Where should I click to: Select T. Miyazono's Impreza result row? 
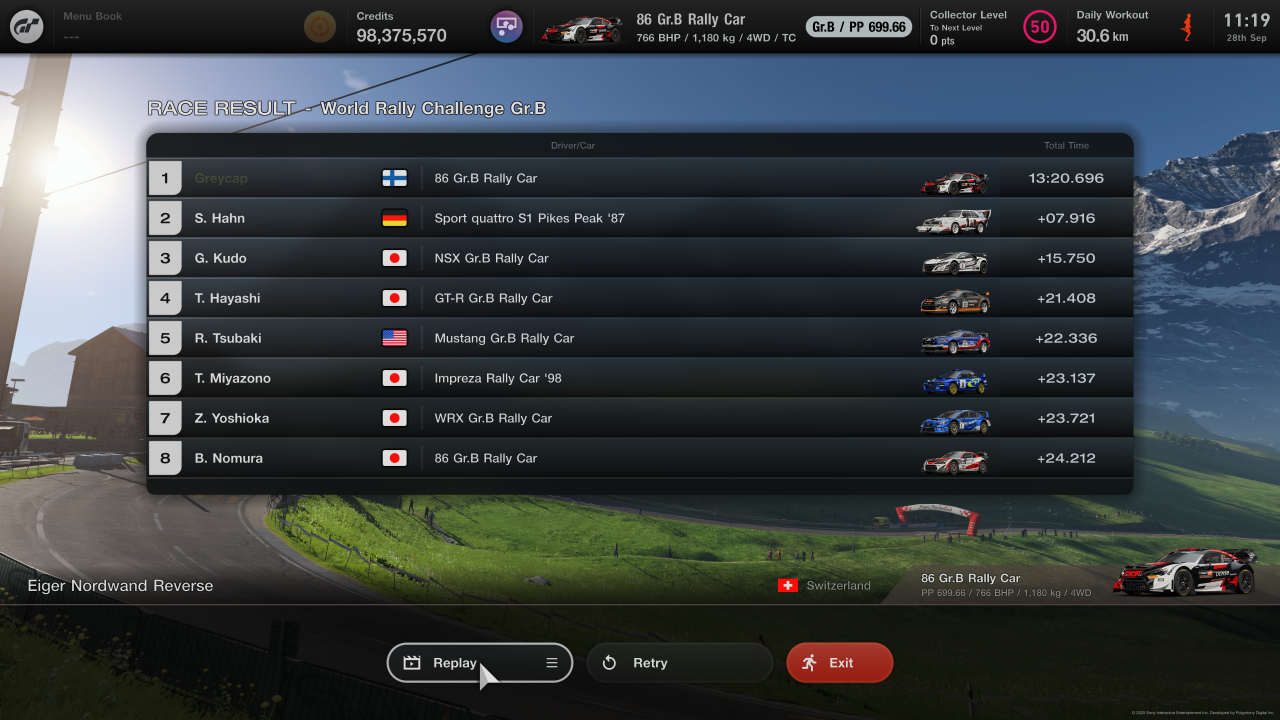[640, 378]
